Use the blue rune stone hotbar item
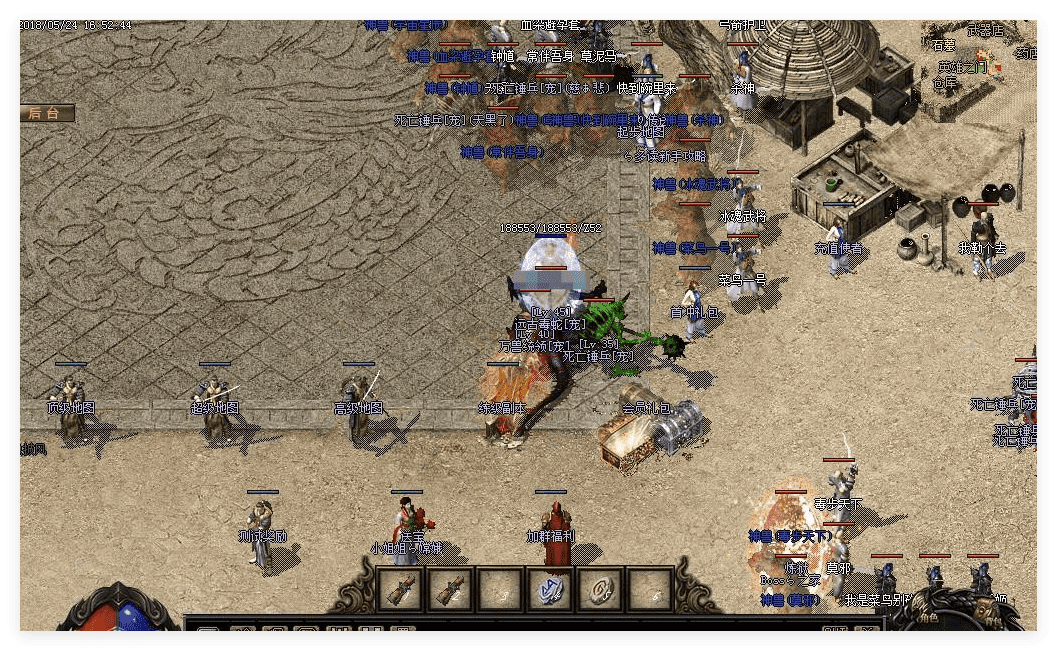 (x=550, y=588)
